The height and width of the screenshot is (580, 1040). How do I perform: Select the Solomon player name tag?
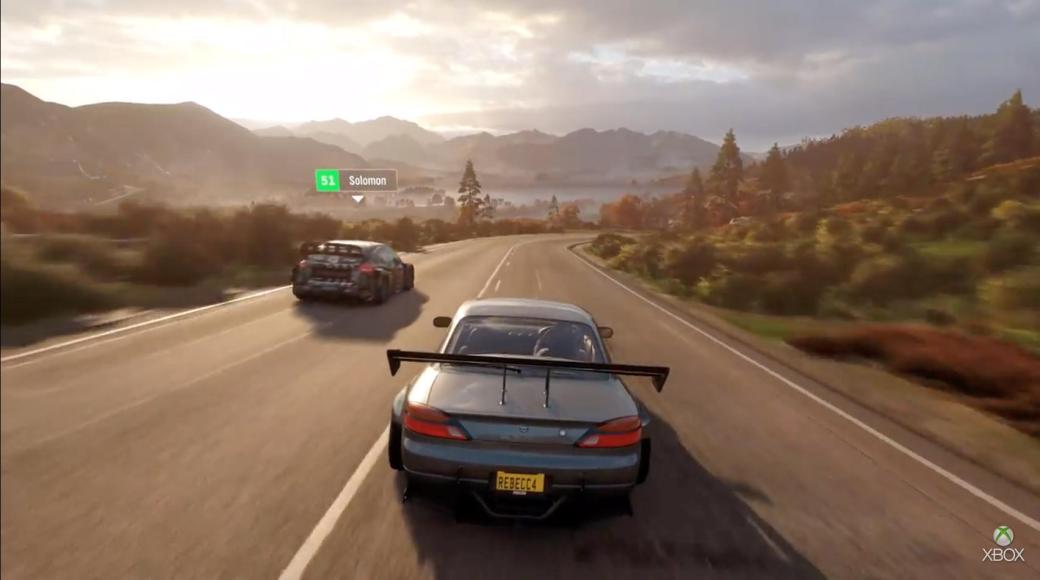[x=356, y=180]
